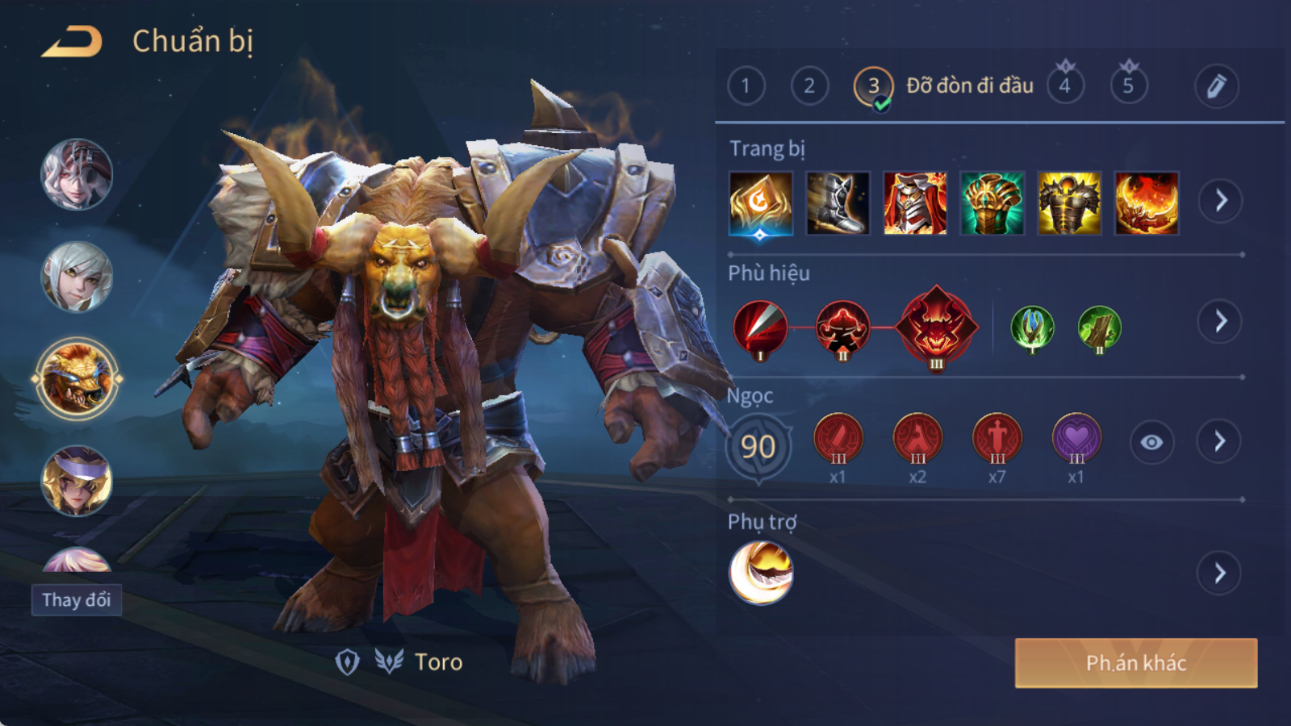The height and width of the screenshot is (726, 1291).
Task: Go back using the return arrow
Action: [72, 43]
